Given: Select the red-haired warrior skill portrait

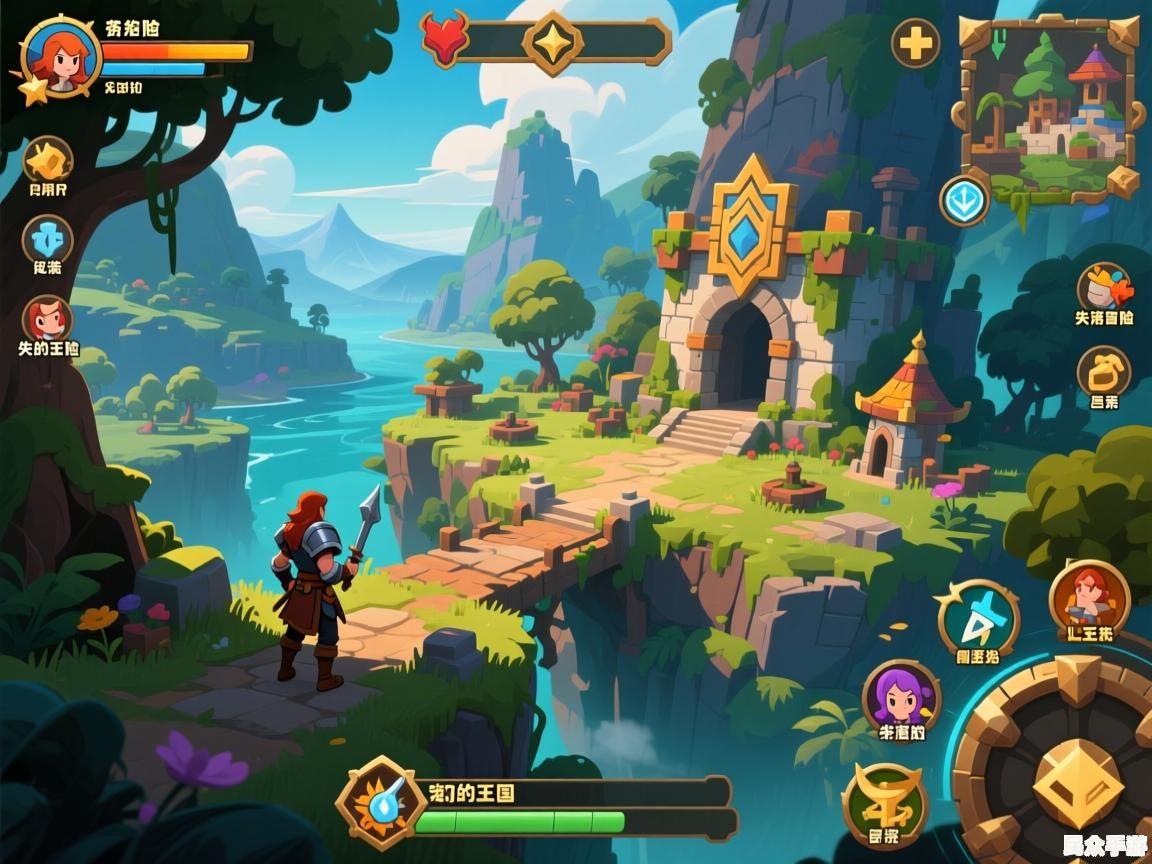Looking at the screenshot, I should (x=1089, y=600).
